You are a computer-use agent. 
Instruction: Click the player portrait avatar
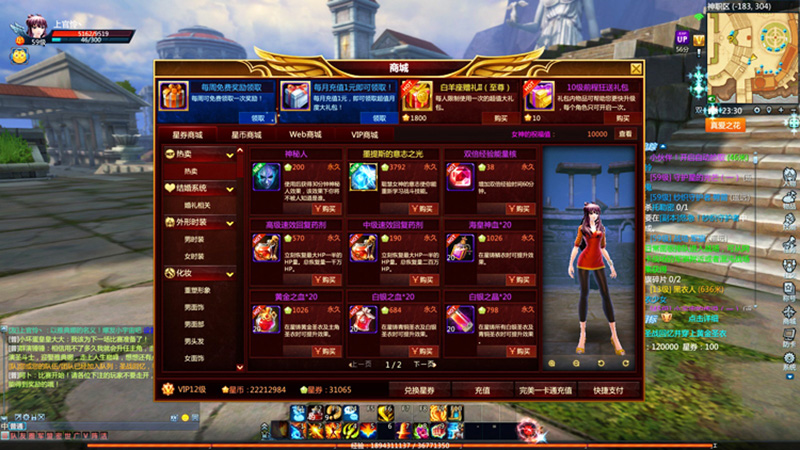click(x=24, y=23)
